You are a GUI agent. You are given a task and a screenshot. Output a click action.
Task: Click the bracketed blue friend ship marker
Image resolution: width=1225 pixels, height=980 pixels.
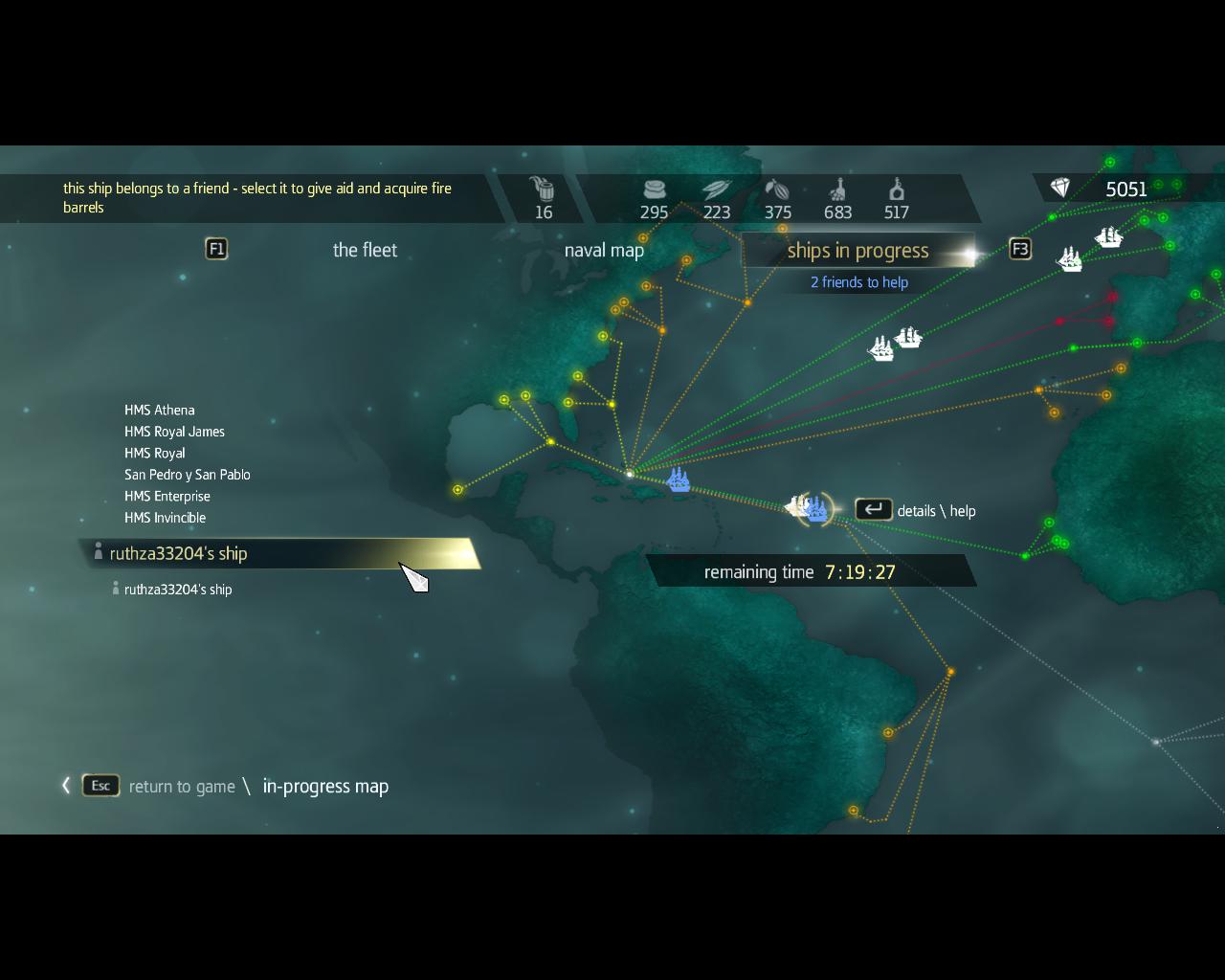click(x=816, y=509)
